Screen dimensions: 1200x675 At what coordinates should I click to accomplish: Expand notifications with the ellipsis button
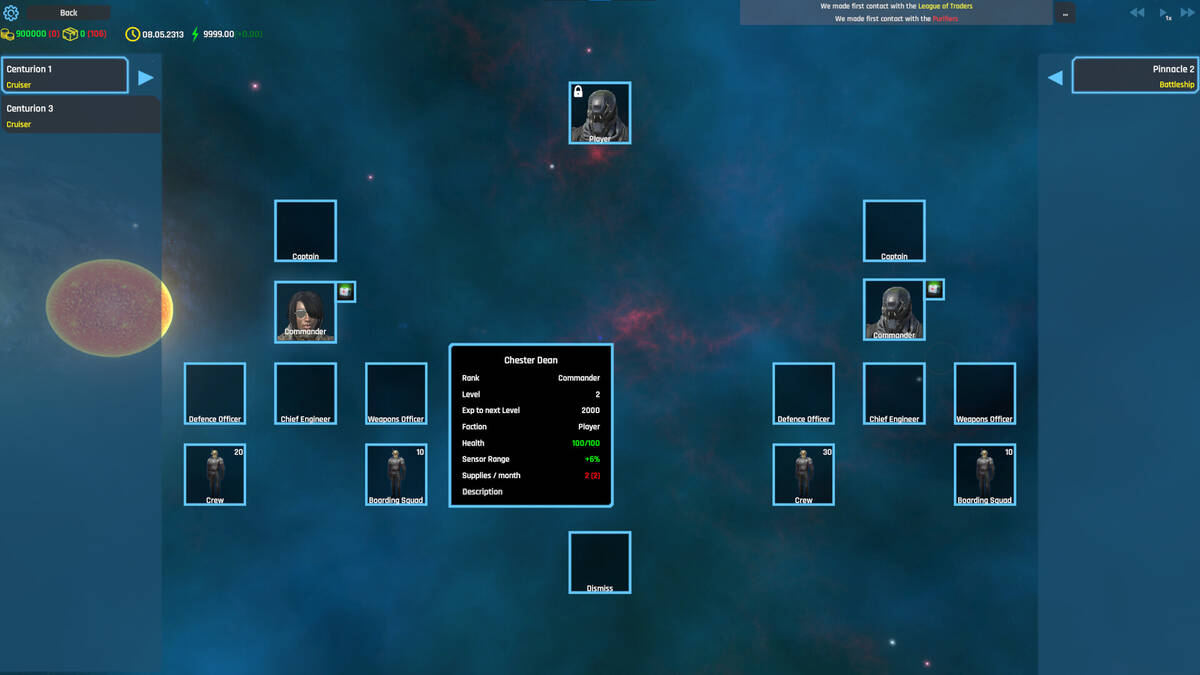point(1065,13)
